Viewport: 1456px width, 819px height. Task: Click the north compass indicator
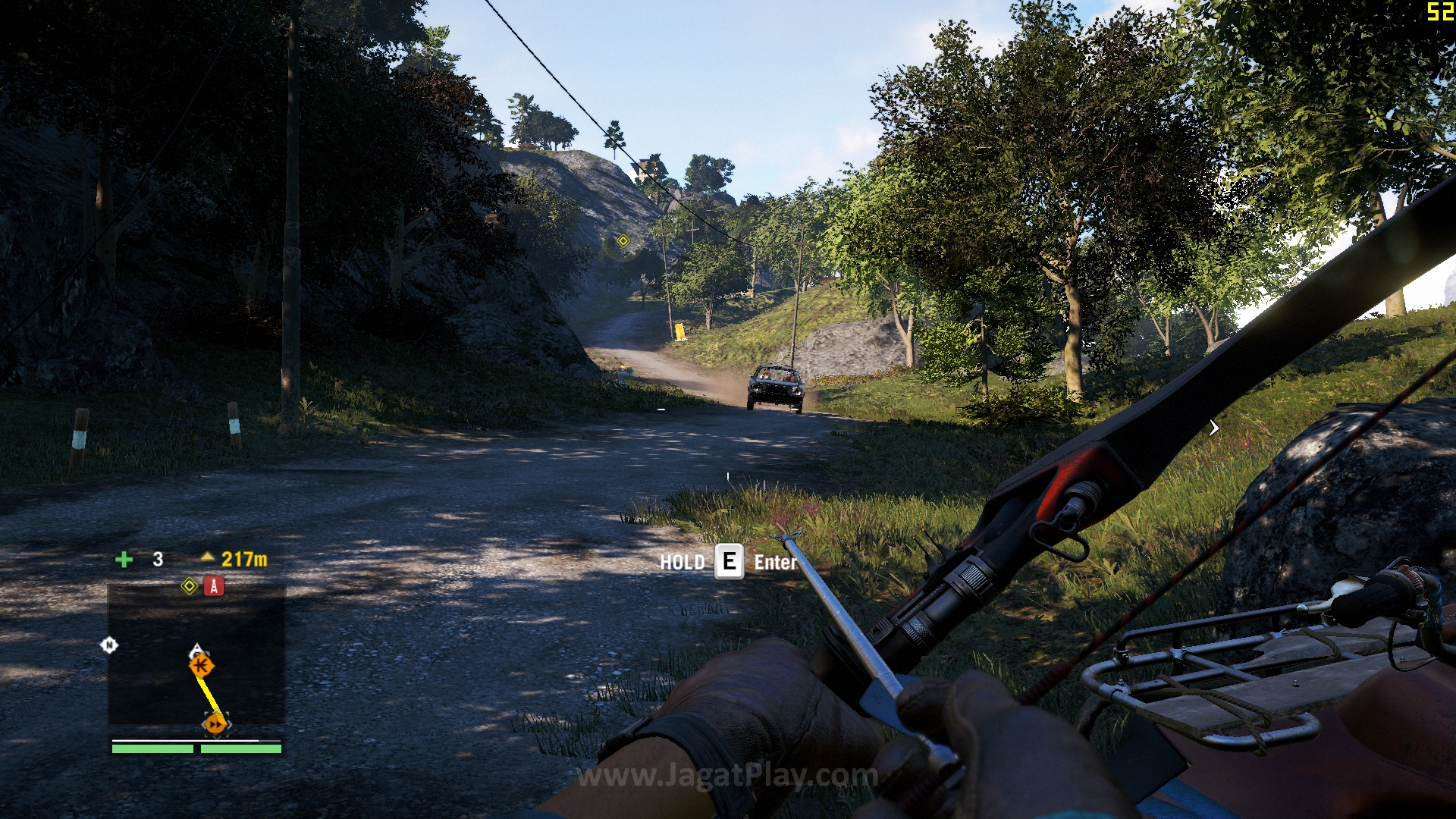(109, 645)
